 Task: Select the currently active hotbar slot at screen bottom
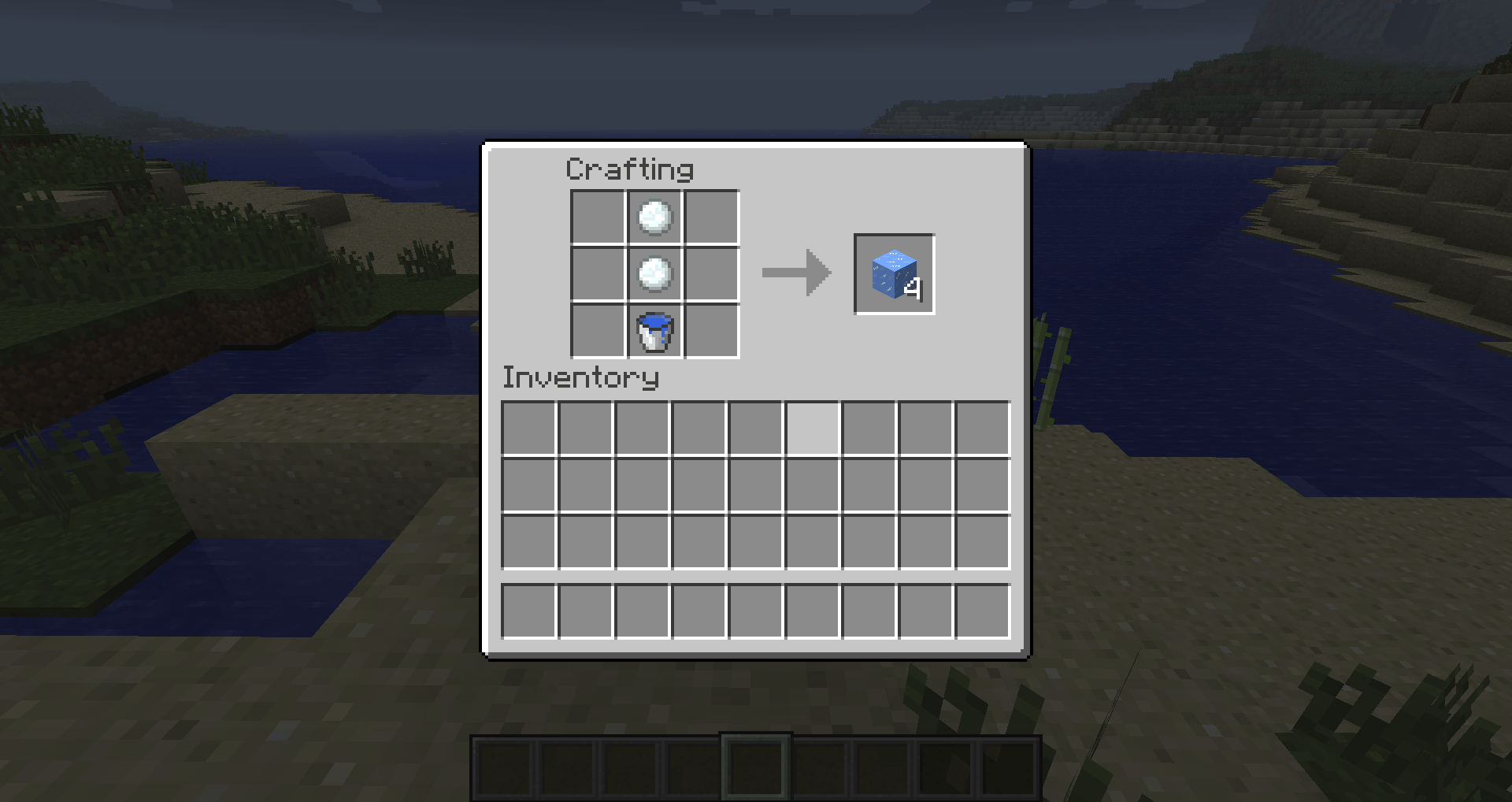click(x=755, y=766)
